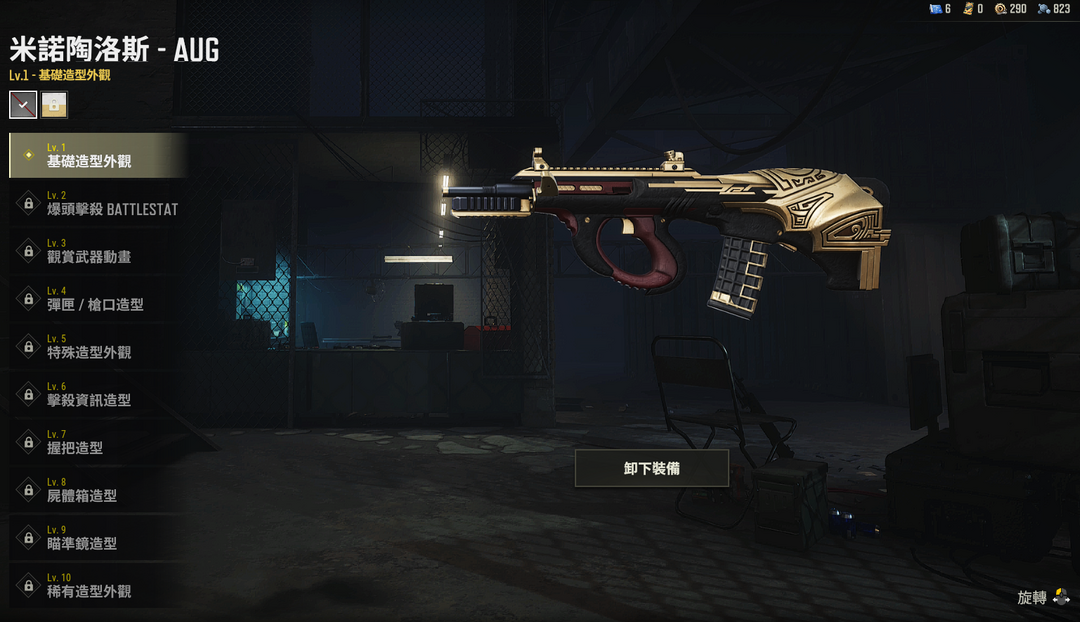Open the Lv. 7 握把造型 entry
1080x622 pixels.
pyautogui.click(x=98, y=443)
